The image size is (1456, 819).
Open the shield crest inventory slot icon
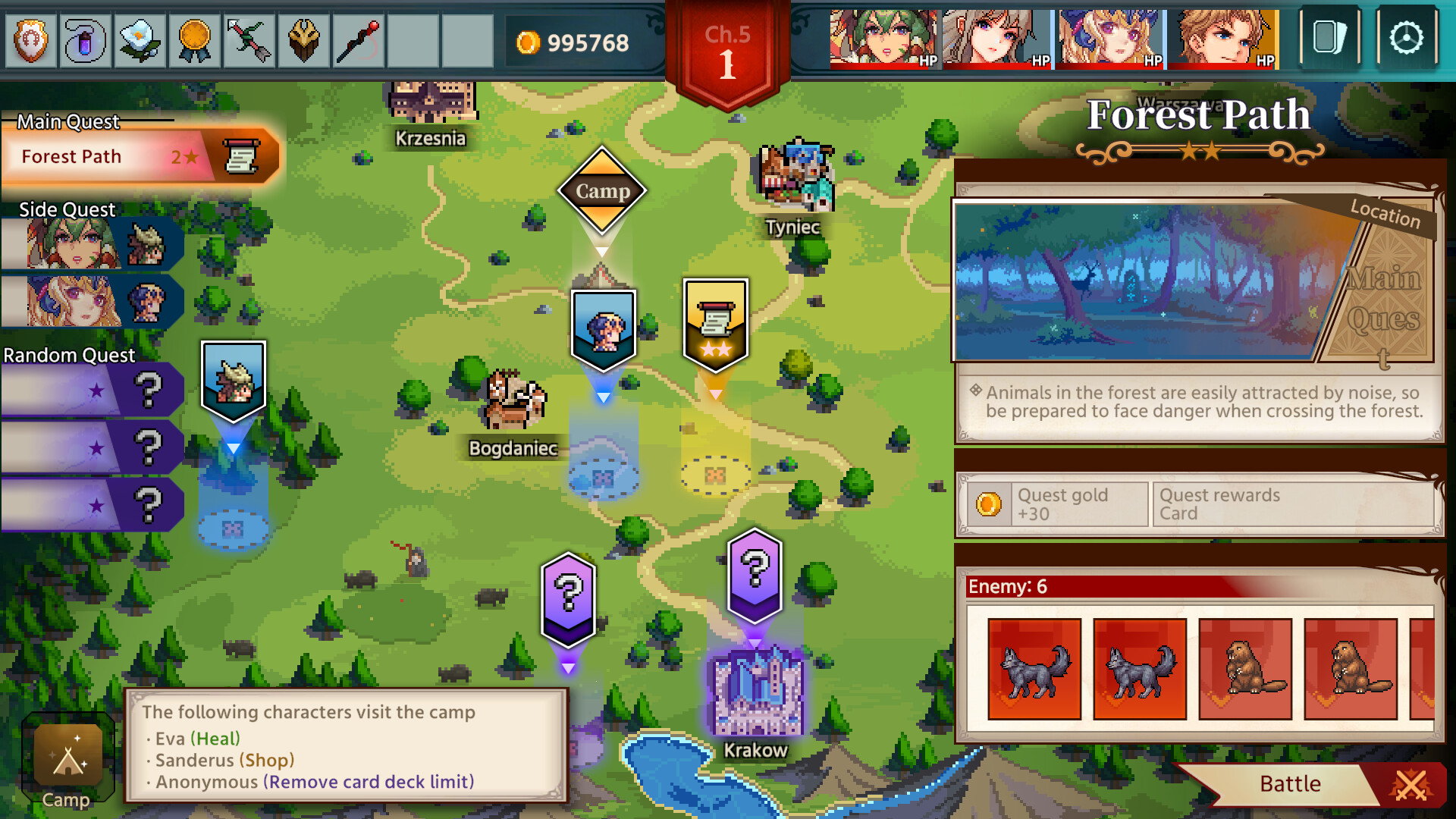(30, 41)
